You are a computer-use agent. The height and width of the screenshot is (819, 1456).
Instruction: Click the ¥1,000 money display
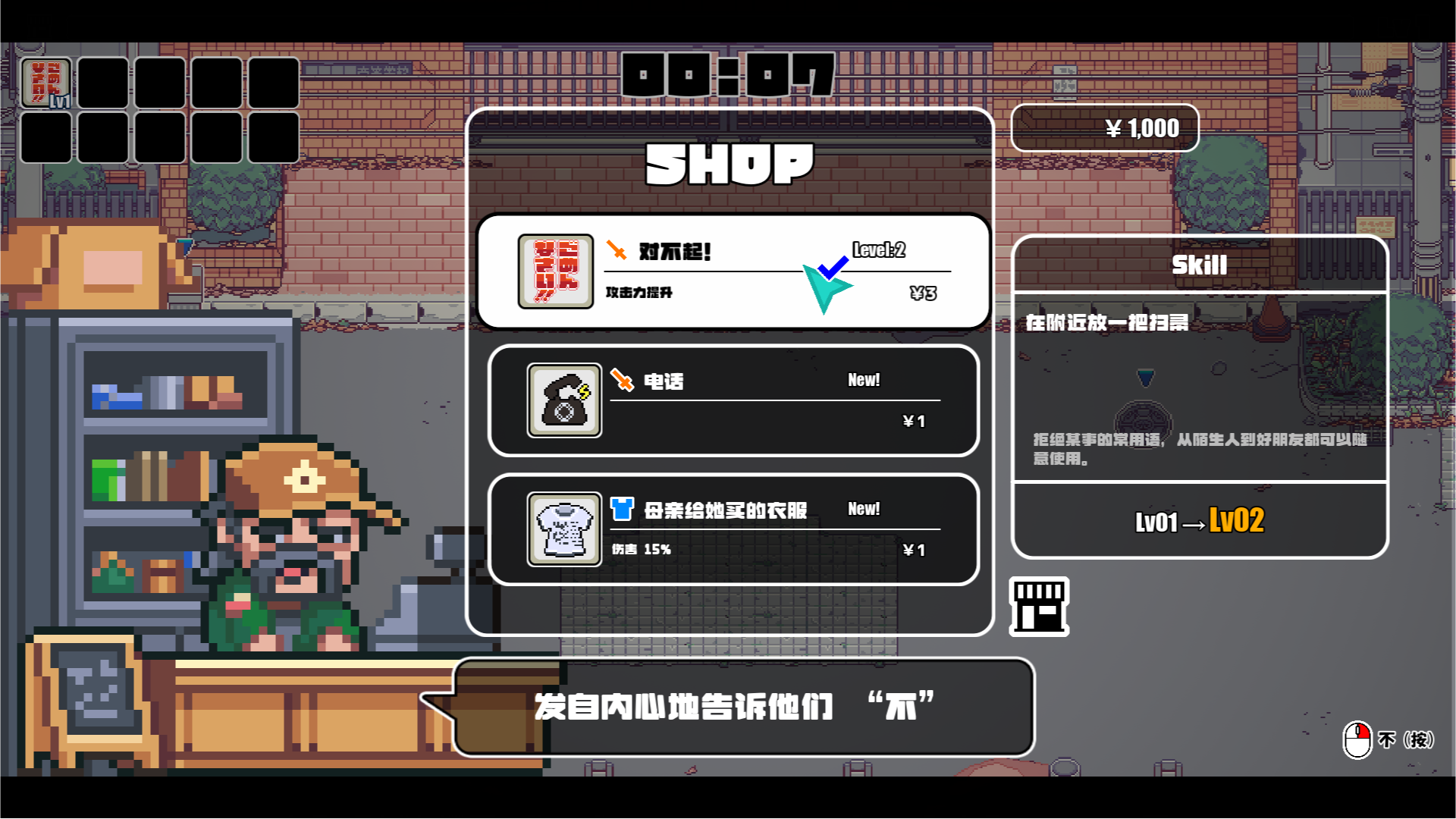coord(1104,127)
